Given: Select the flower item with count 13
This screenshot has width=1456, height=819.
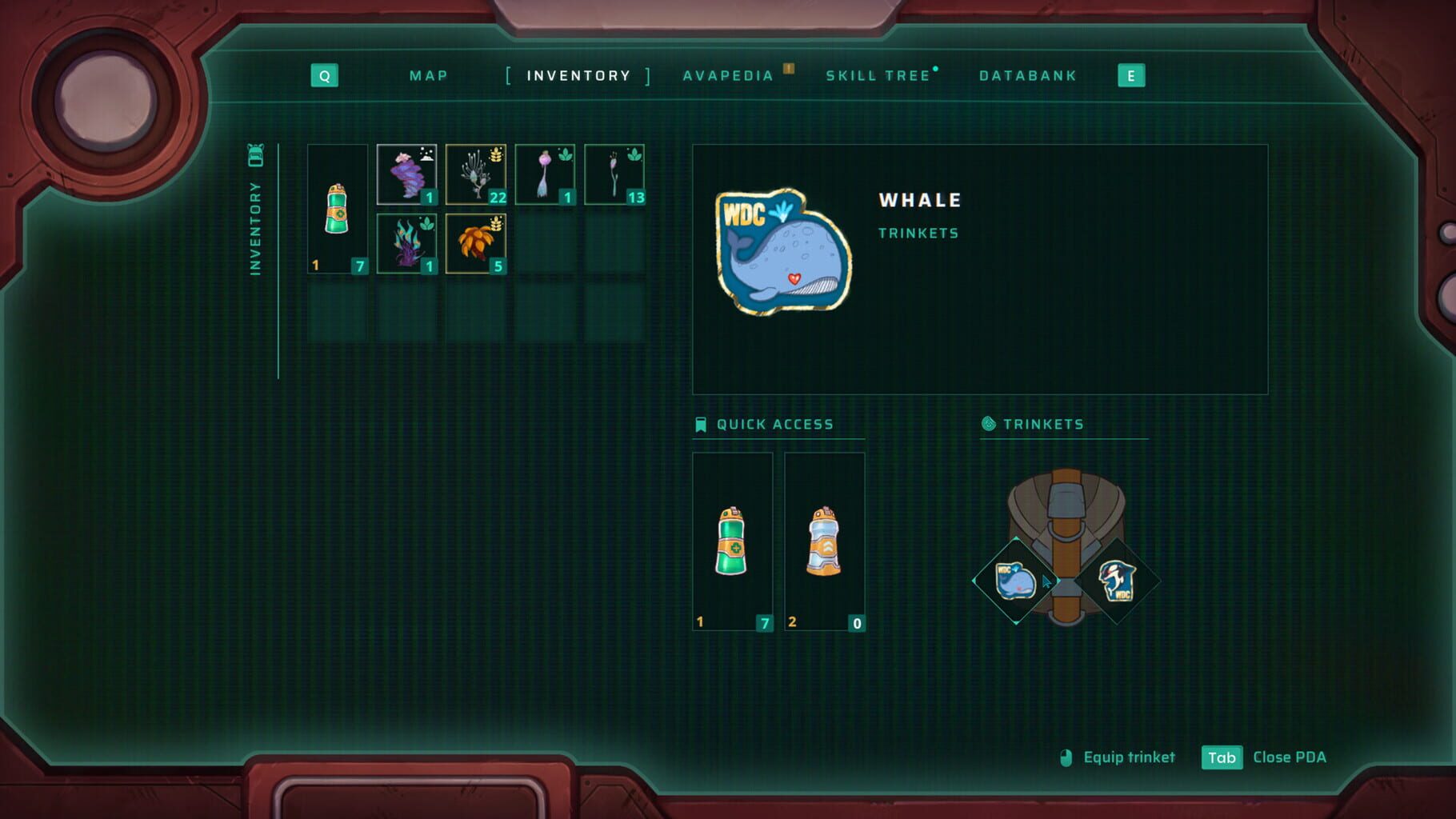Looking at the screenshot, I should pyautogui.click(x=614, y=170).
